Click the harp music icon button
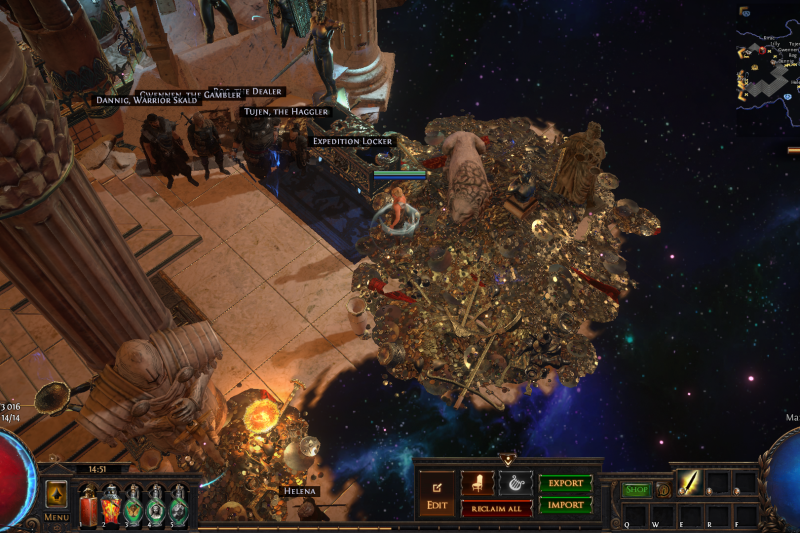This screenshot has width=800, height=533. pyautogui.click(x=515, y=483)
